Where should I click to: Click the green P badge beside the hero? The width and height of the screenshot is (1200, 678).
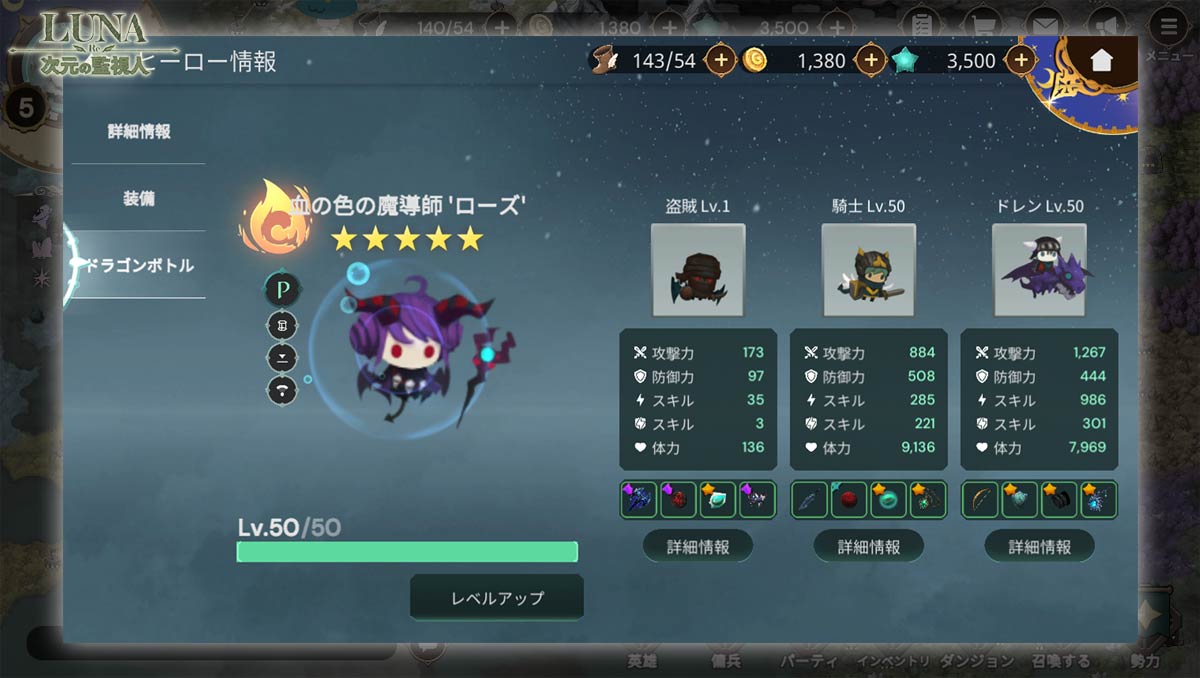coord(282,290)
